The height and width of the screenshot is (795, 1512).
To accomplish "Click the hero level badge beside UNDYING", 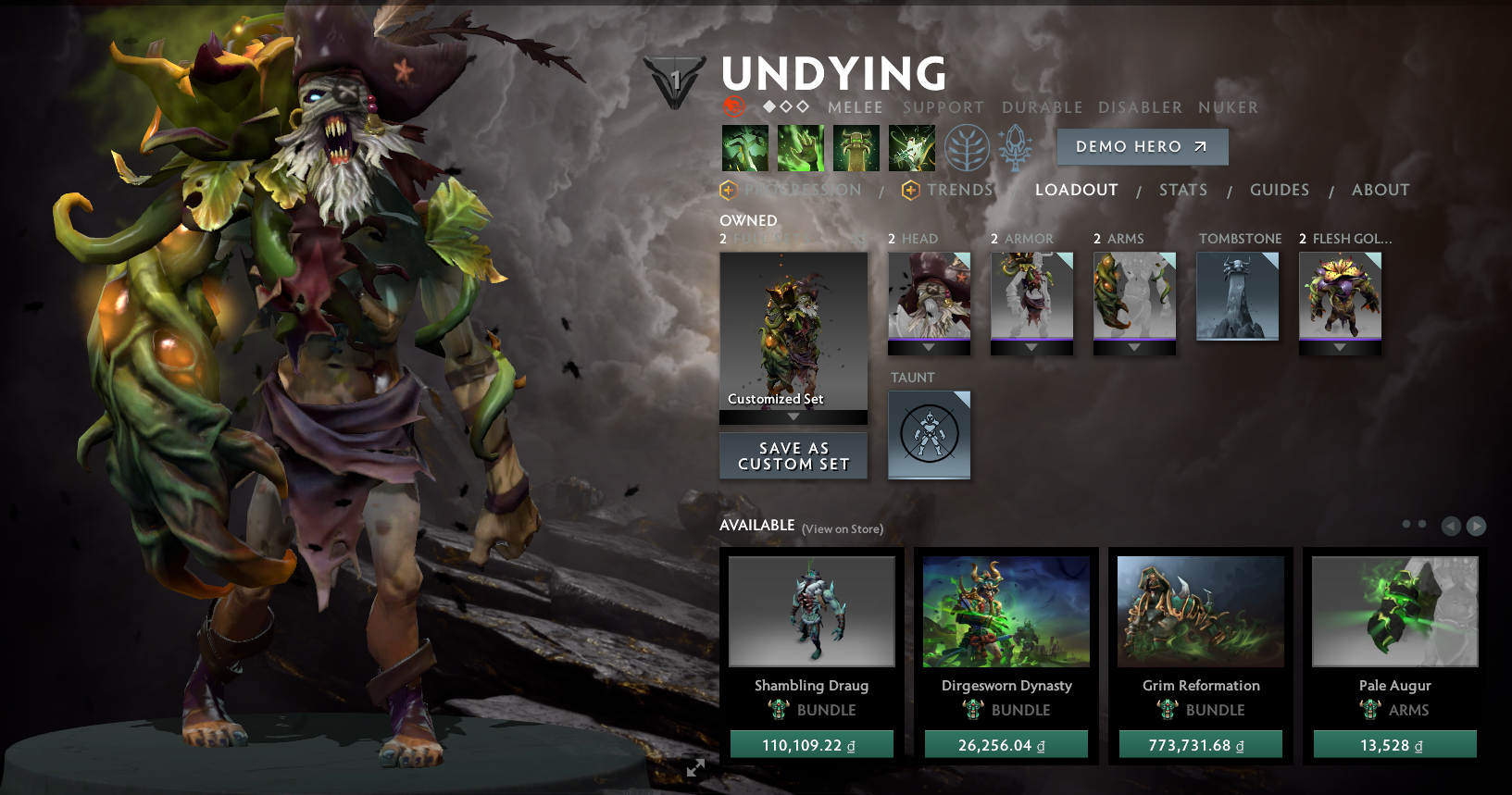I will tap(673, 79).
